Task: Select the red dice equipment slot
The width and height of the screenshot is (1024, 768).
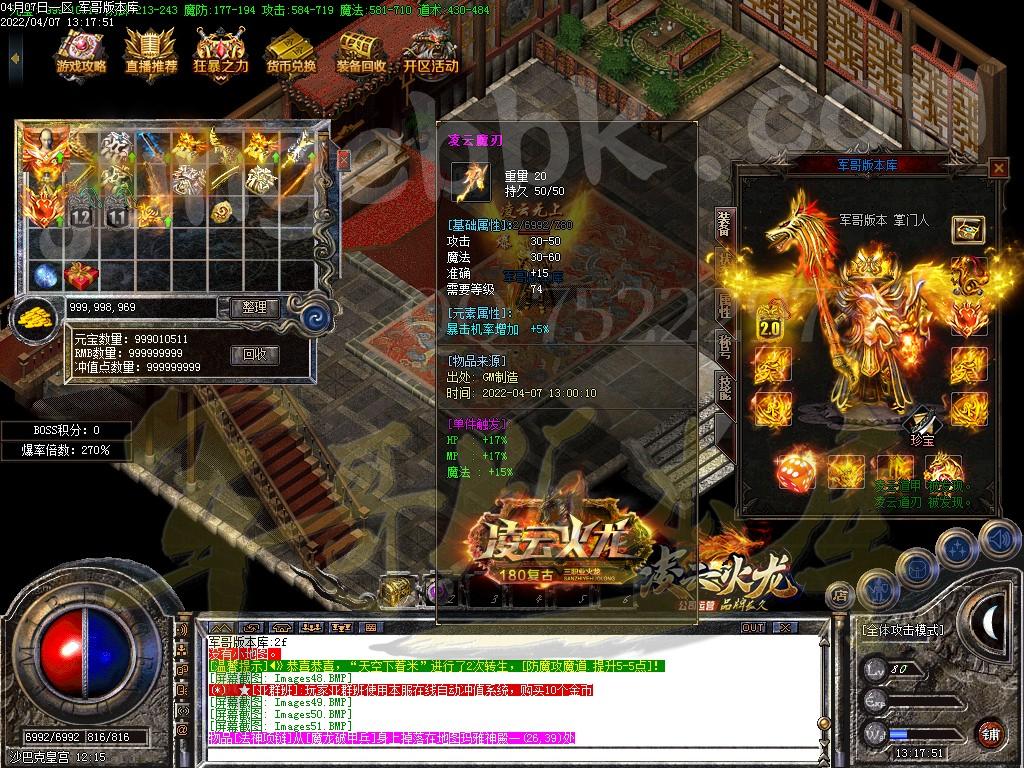Action: pos(795,470)
